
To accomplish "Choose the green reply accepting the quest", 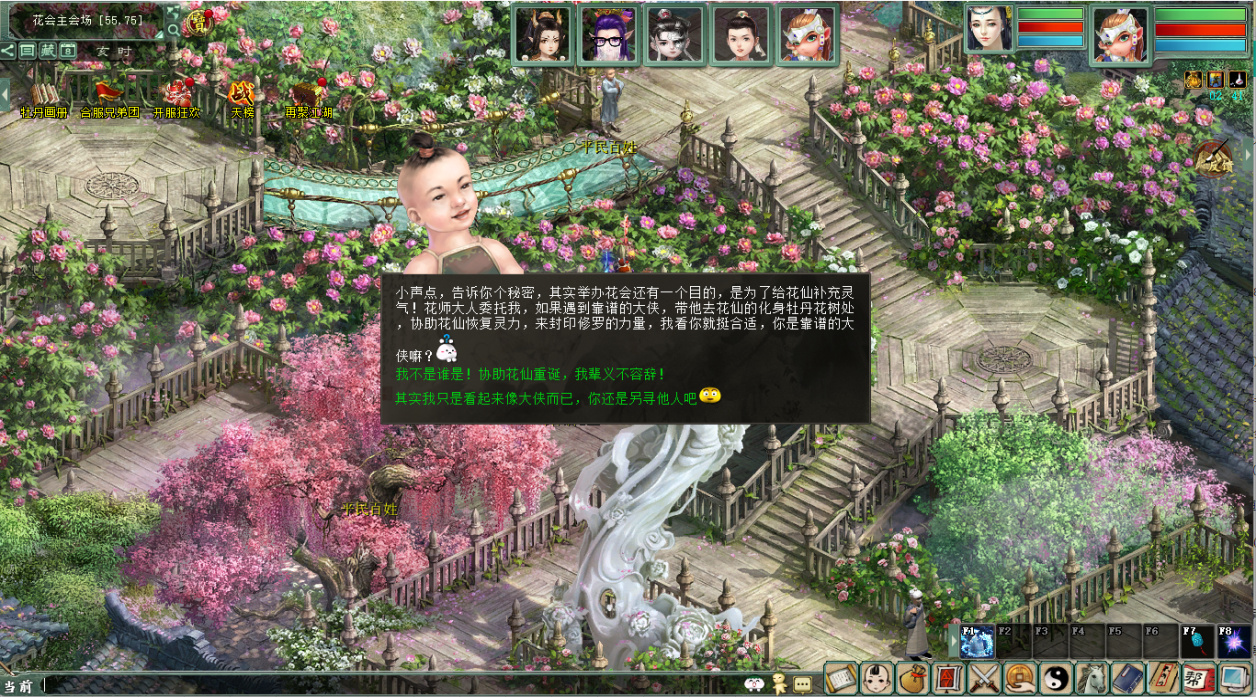I will [530, 374].
